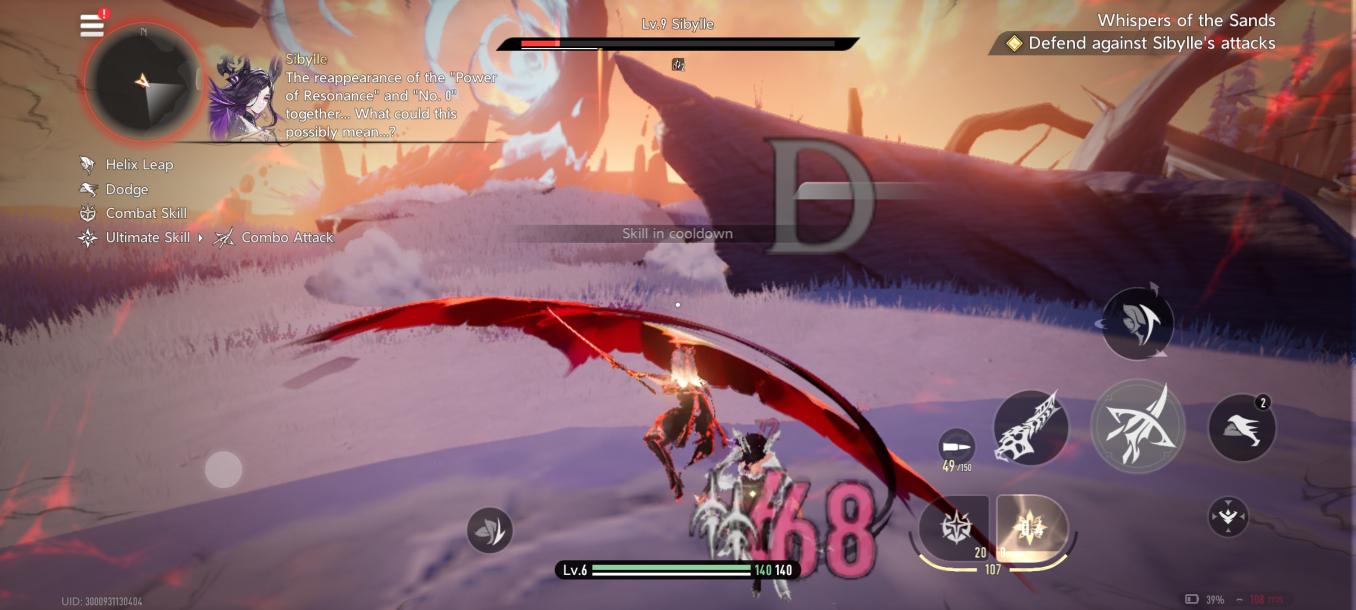Toggle the target lock-on button
Image resolution: width=1356 pixels, height=610 pixels.
tap(1228, 516)
